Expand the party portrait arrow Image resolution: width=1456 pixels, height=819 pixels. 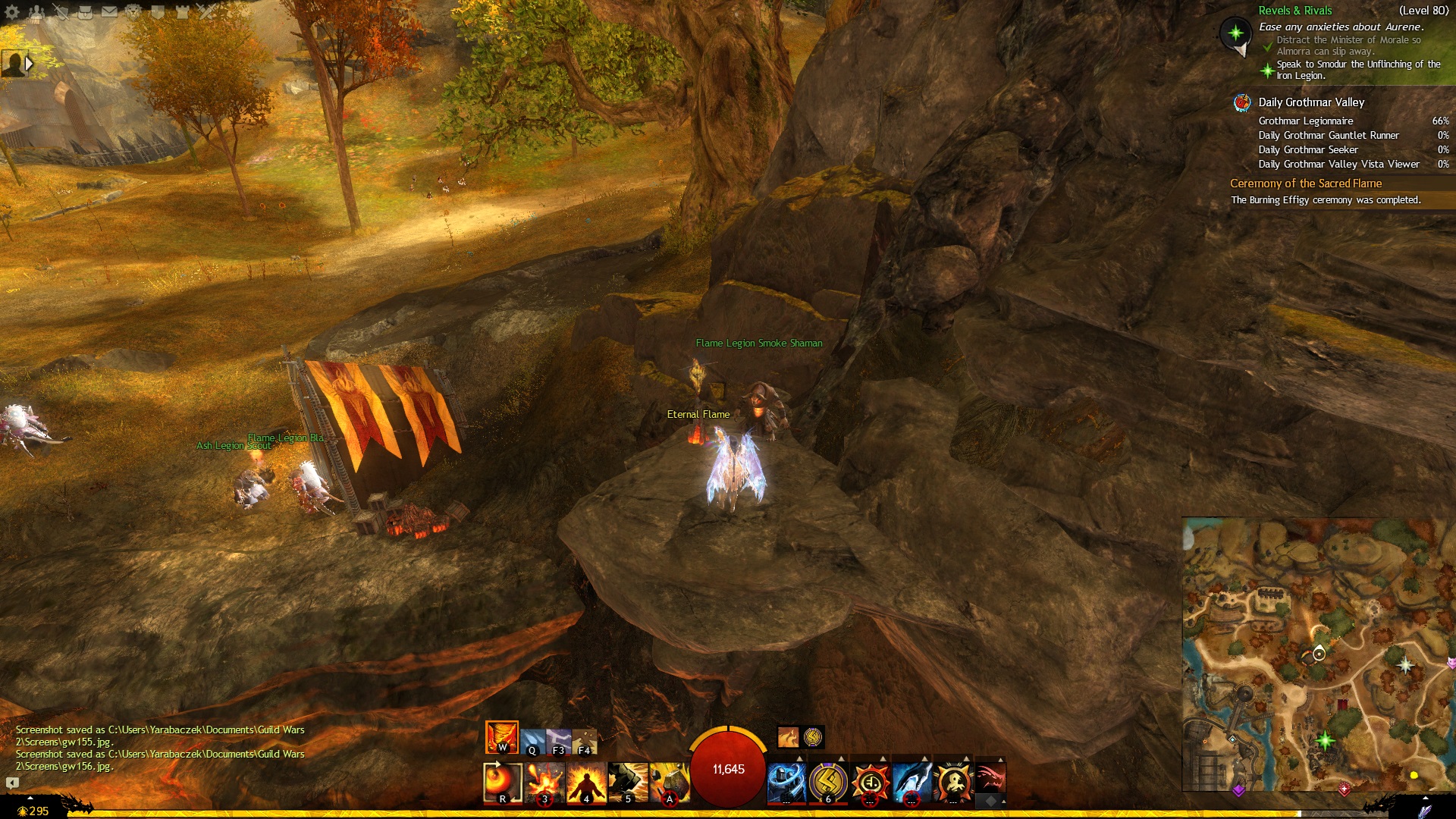(x=30, y=64)
